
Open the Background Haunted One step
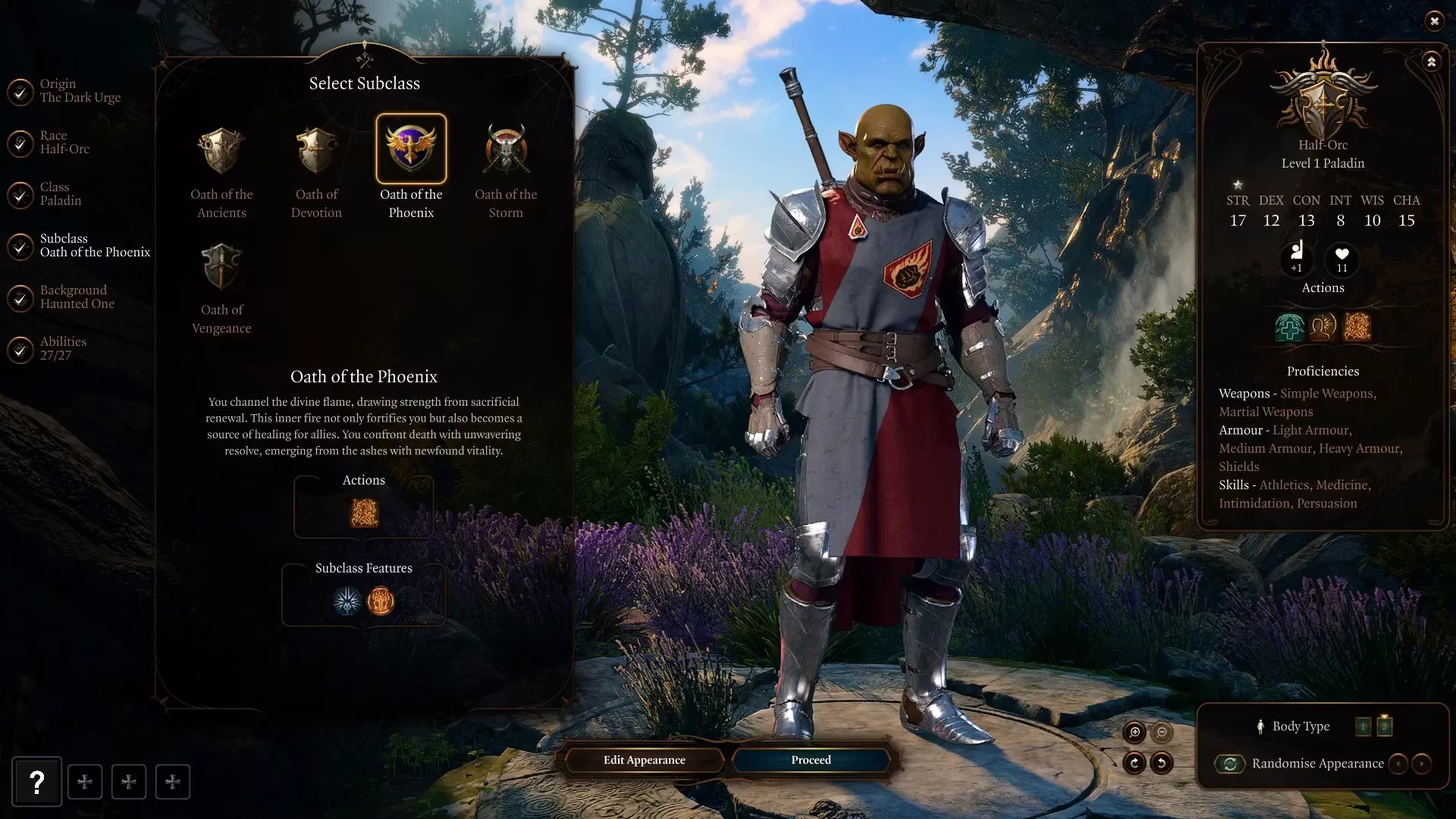click(77, 297)
